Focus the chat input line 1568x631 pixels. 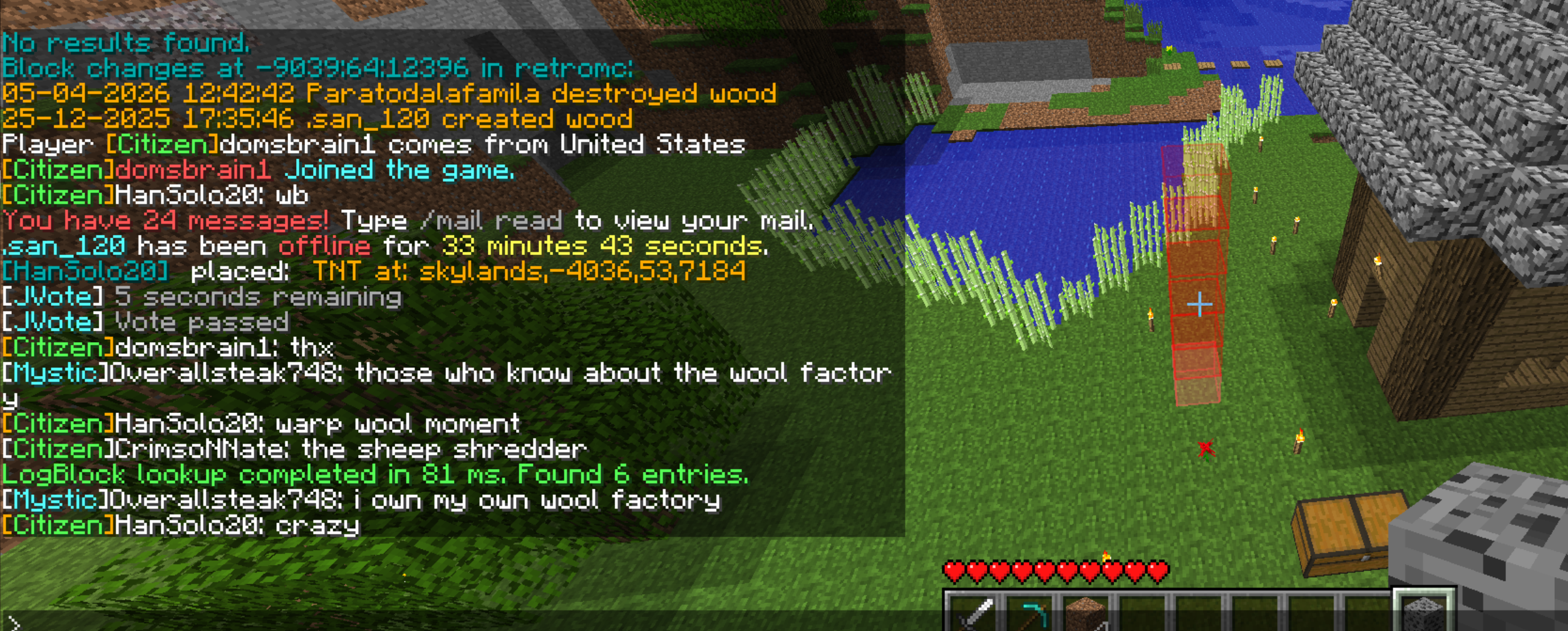438,622
